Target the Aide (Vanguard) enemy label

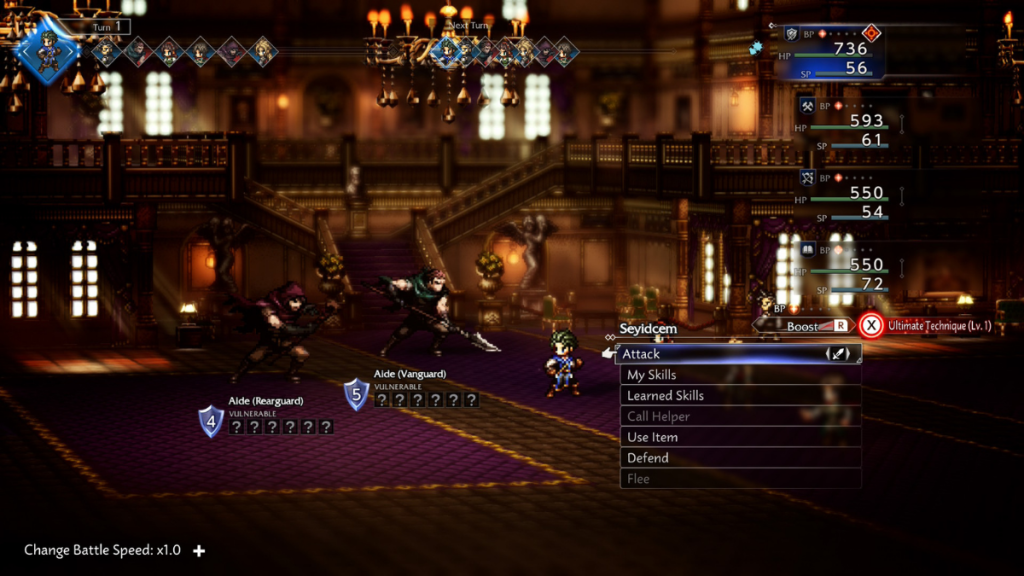pyautogui.click(x=409, y=374)
